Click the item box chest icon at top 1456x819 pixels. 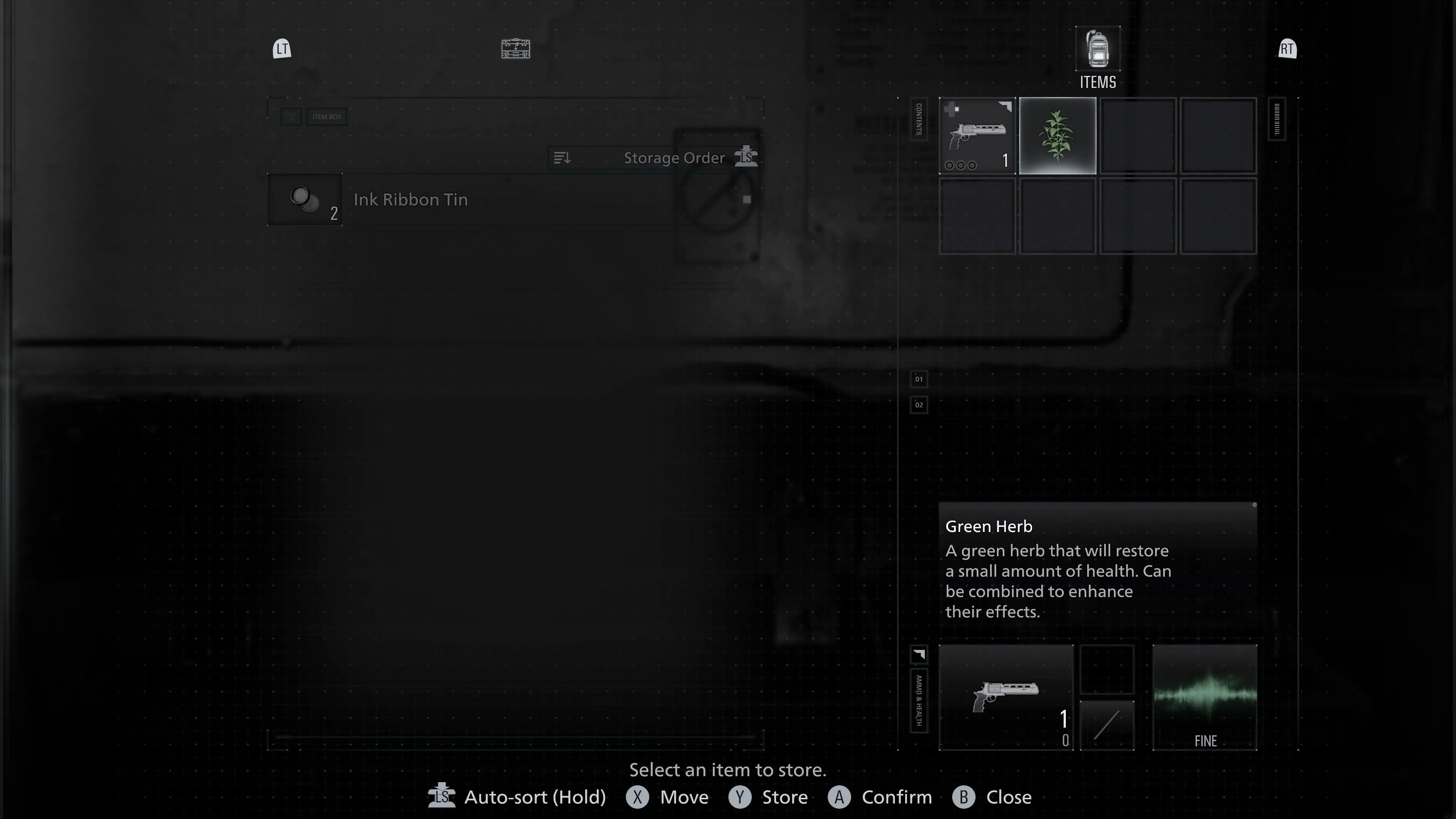click(x=515, y=49)
